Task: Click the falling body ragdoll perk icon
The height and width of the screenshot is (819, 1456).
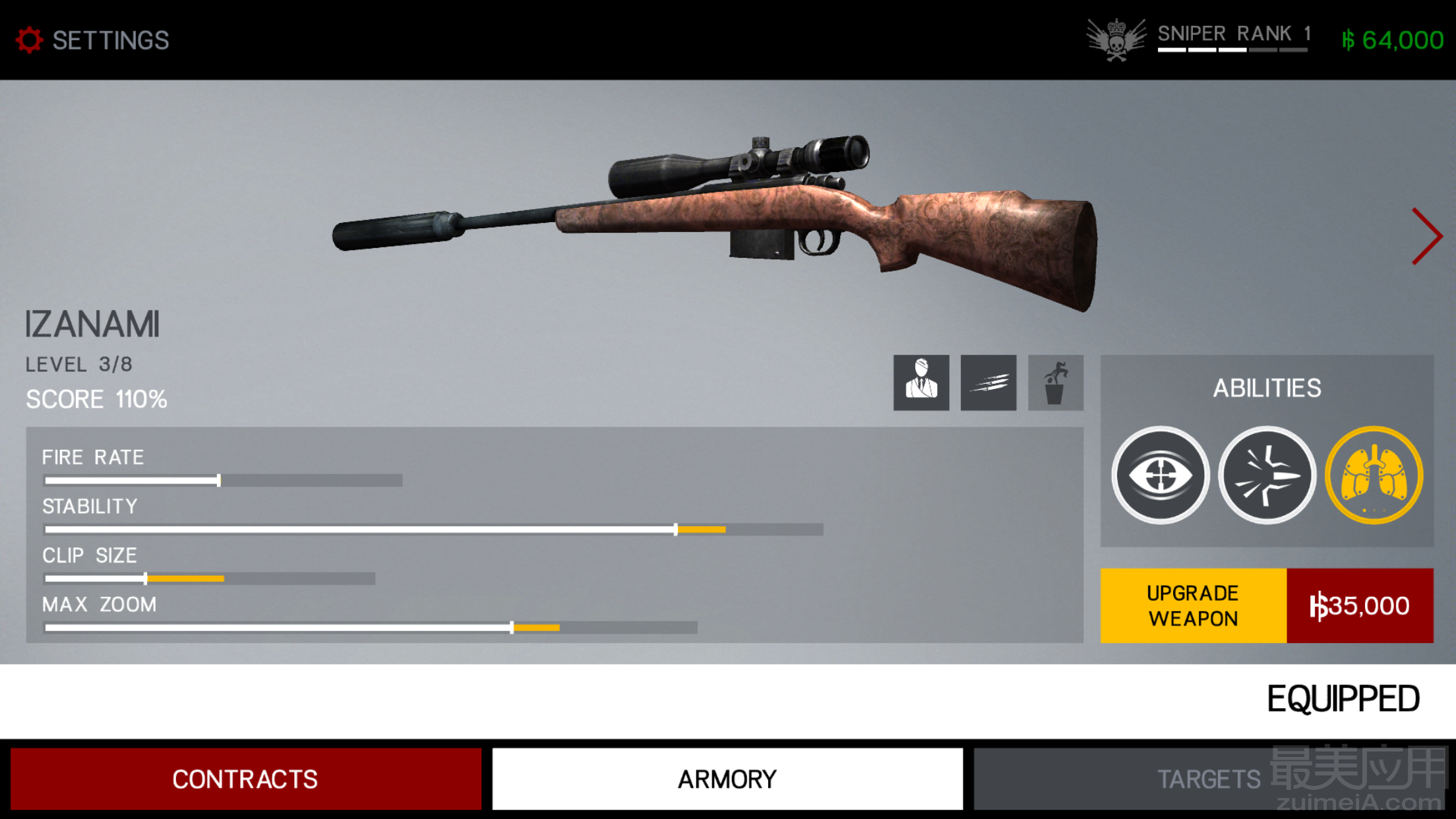Action: [1055, 383]
